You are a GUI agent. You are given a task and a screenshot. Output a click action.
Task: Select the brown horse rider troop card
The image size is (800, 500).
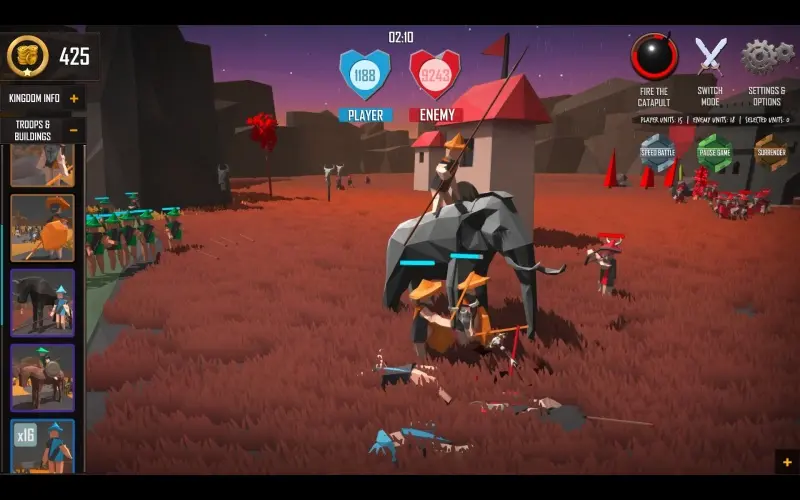(42, 376)
